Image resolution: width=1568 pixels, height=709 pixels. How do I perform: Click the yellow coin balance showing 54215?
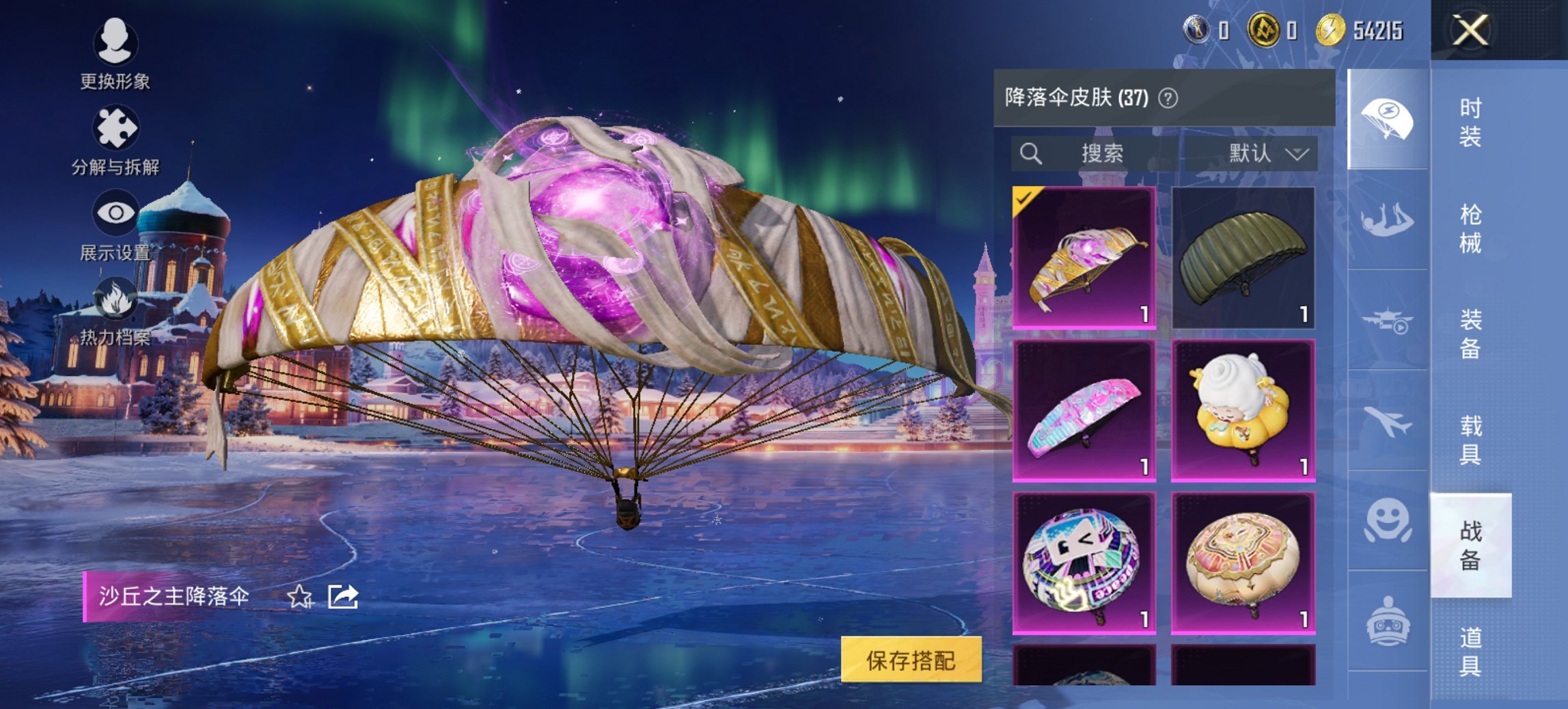click(x=1358, y=30)
